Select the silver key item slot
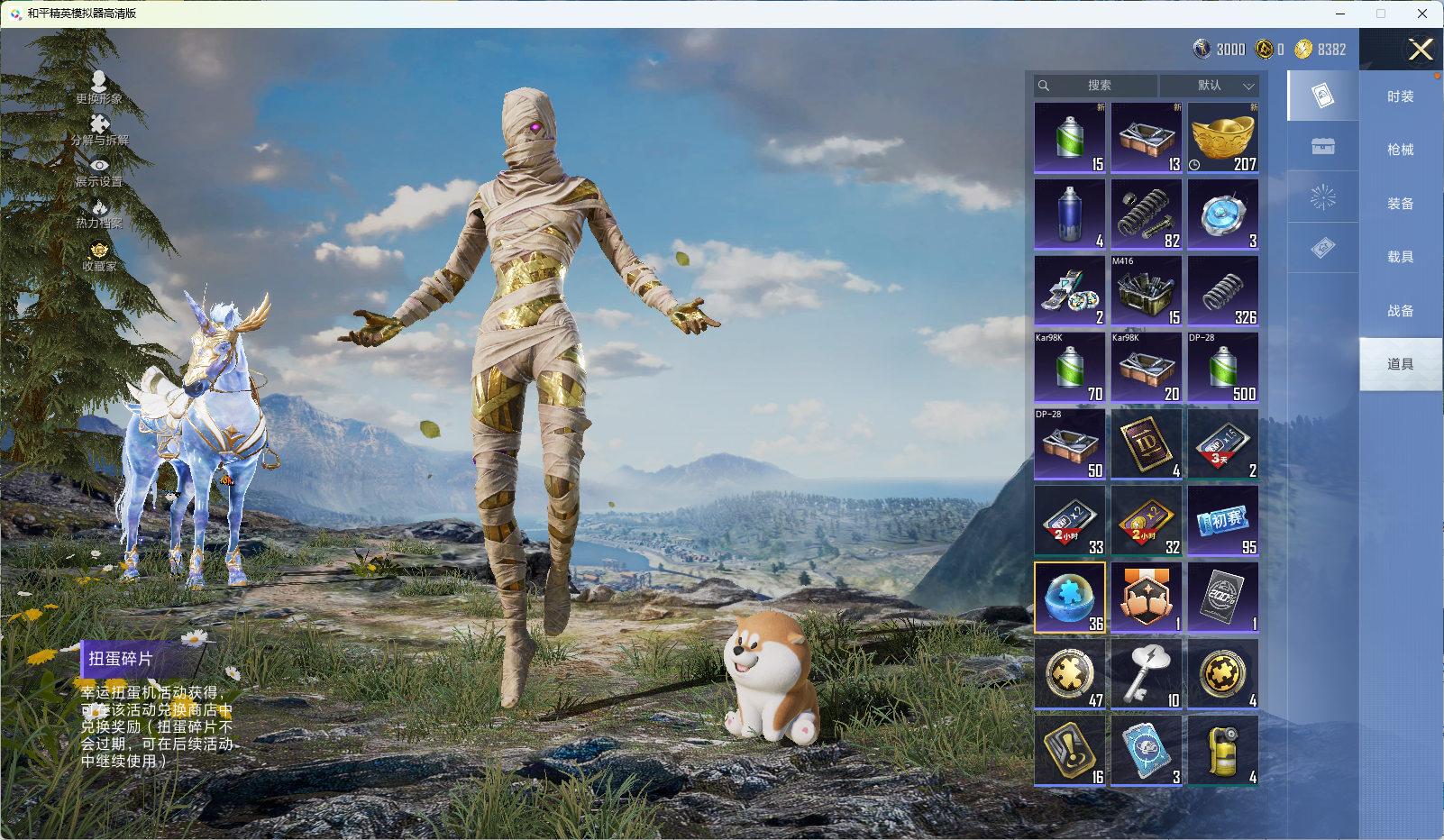 coord(1147,674)
